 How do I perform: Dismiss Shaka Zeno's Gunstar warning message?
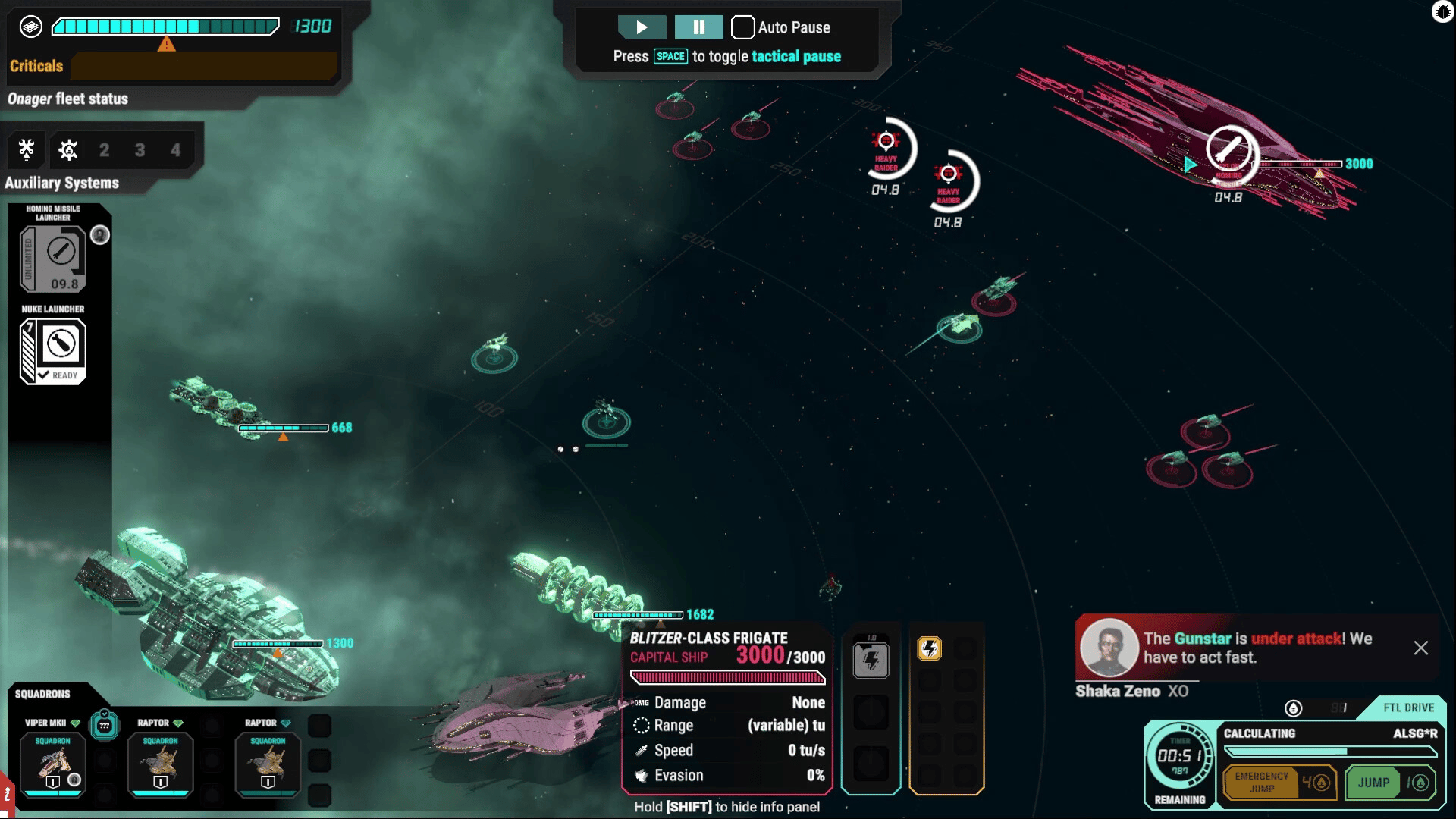tap(1420, 648)
